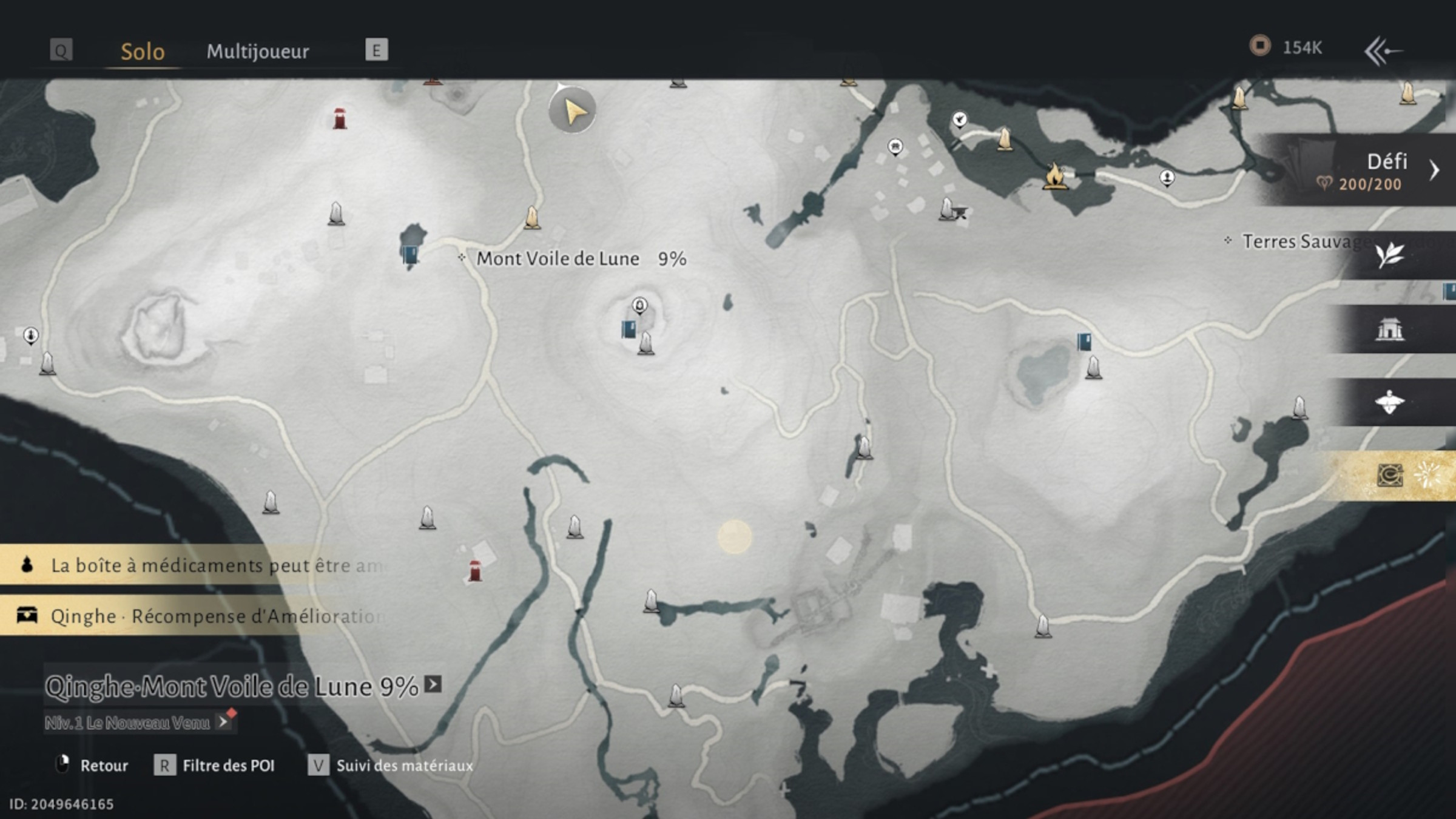The height and width of the screenshot is (819, 1456).
Task: Open Filtre des POI
Action: click(216, 766)
